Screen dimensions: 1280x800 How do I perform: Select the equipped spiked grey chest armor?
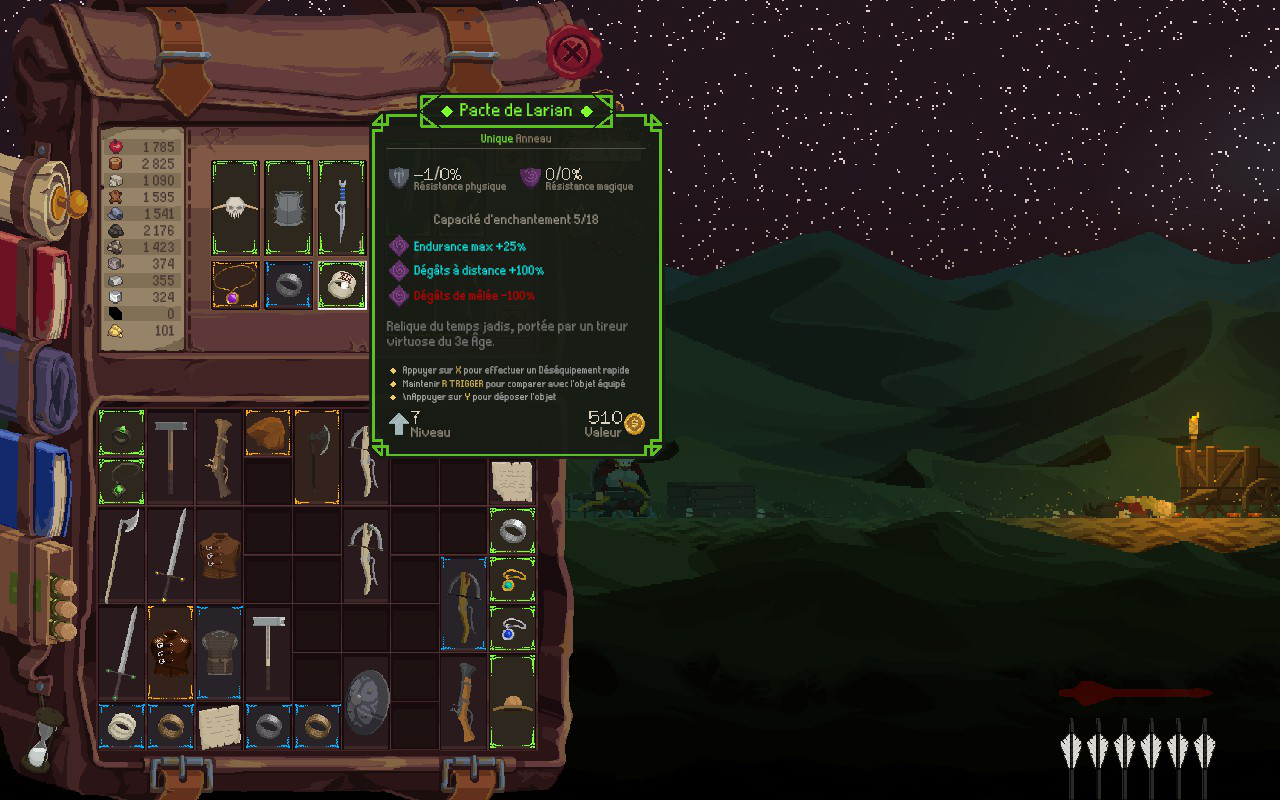[x=289, y=207]
